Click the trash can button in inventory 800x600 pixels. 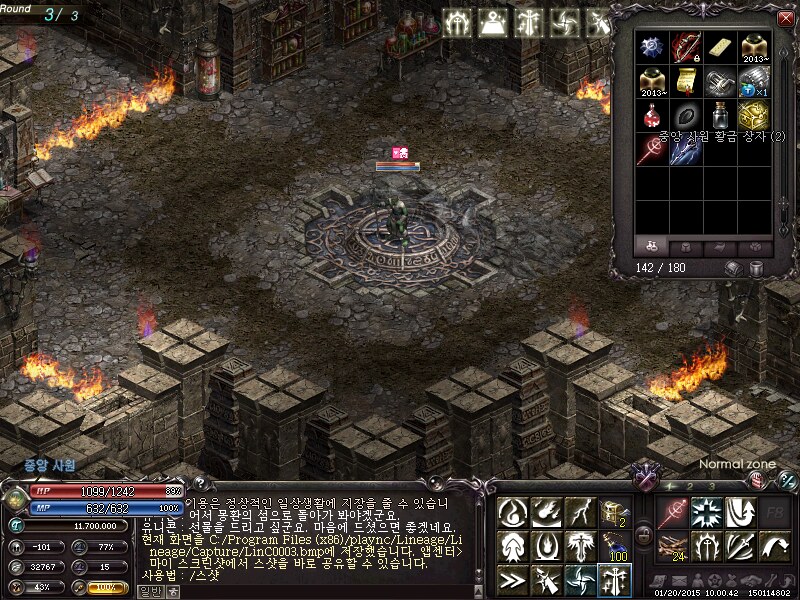tap(757, 268)
